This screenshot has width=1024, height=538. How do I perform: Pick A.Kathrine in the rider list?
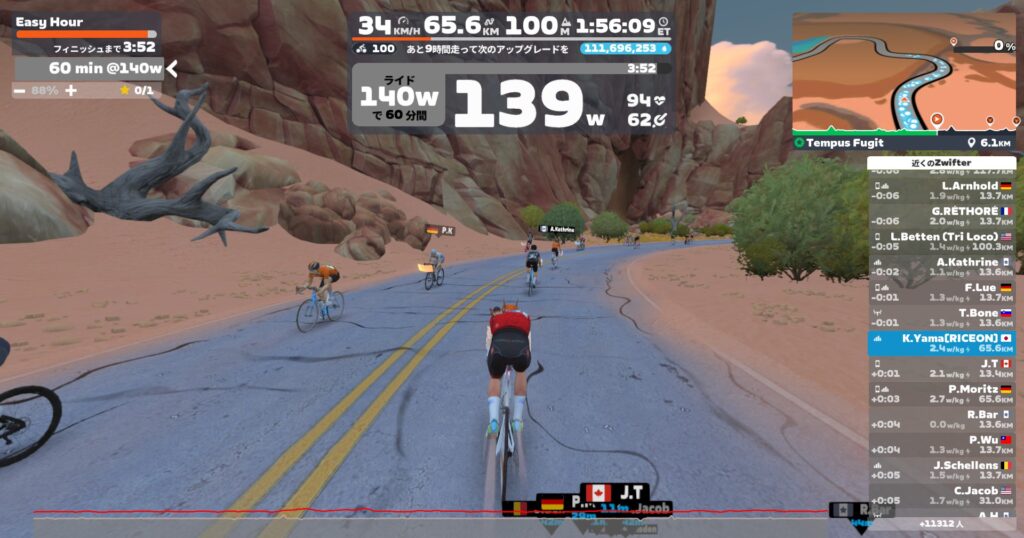point(942,267)
